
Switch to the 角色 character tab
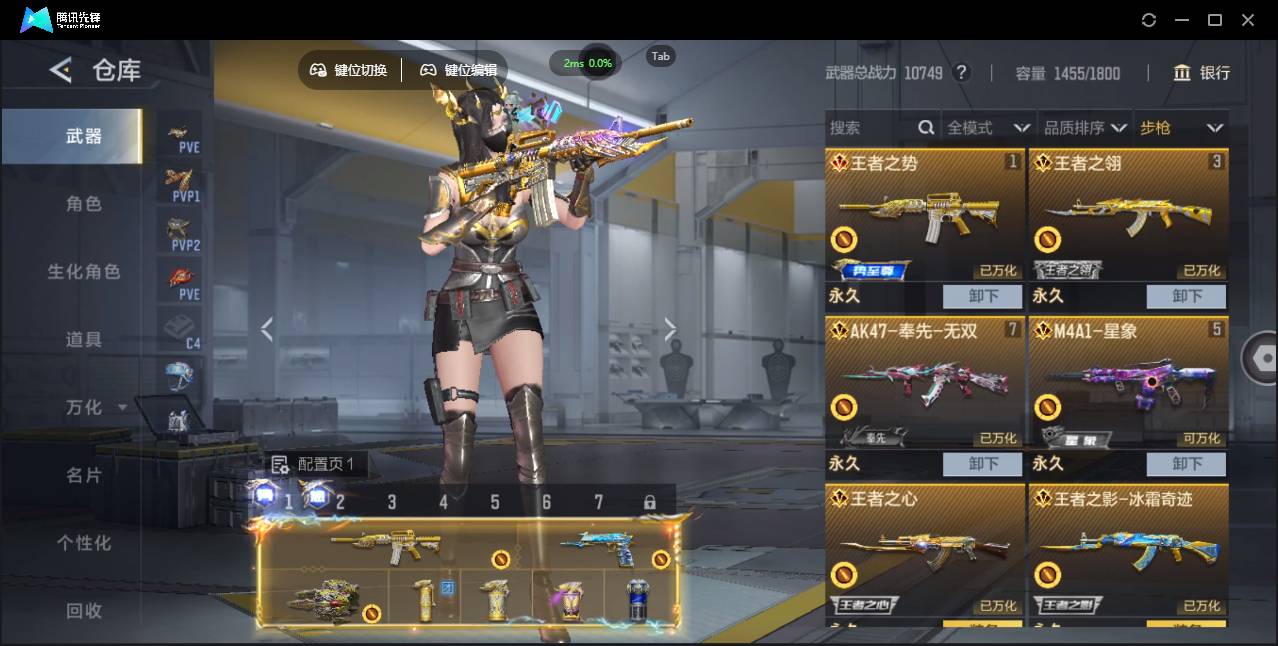84,204
